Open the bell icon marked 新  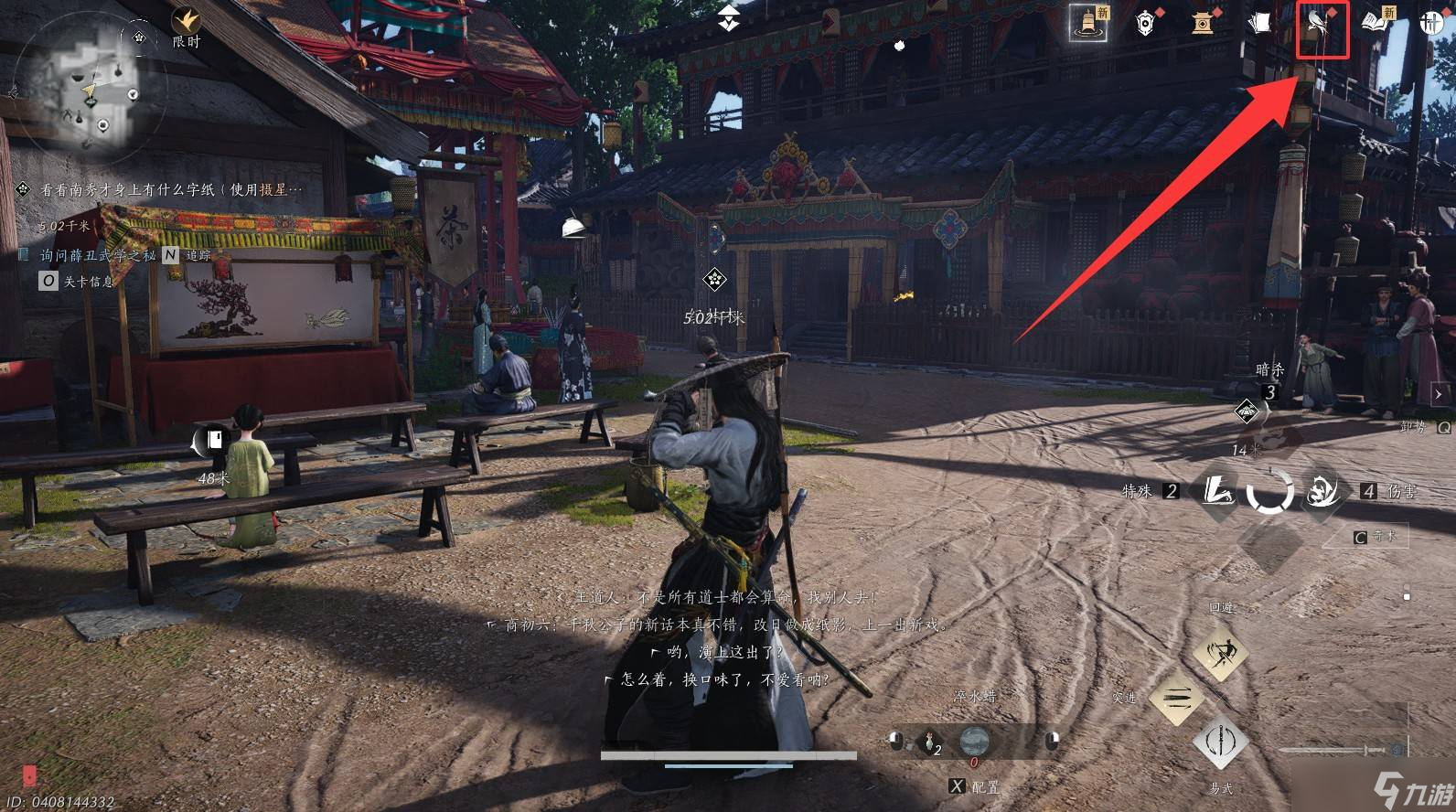[x=1089, y=23]
